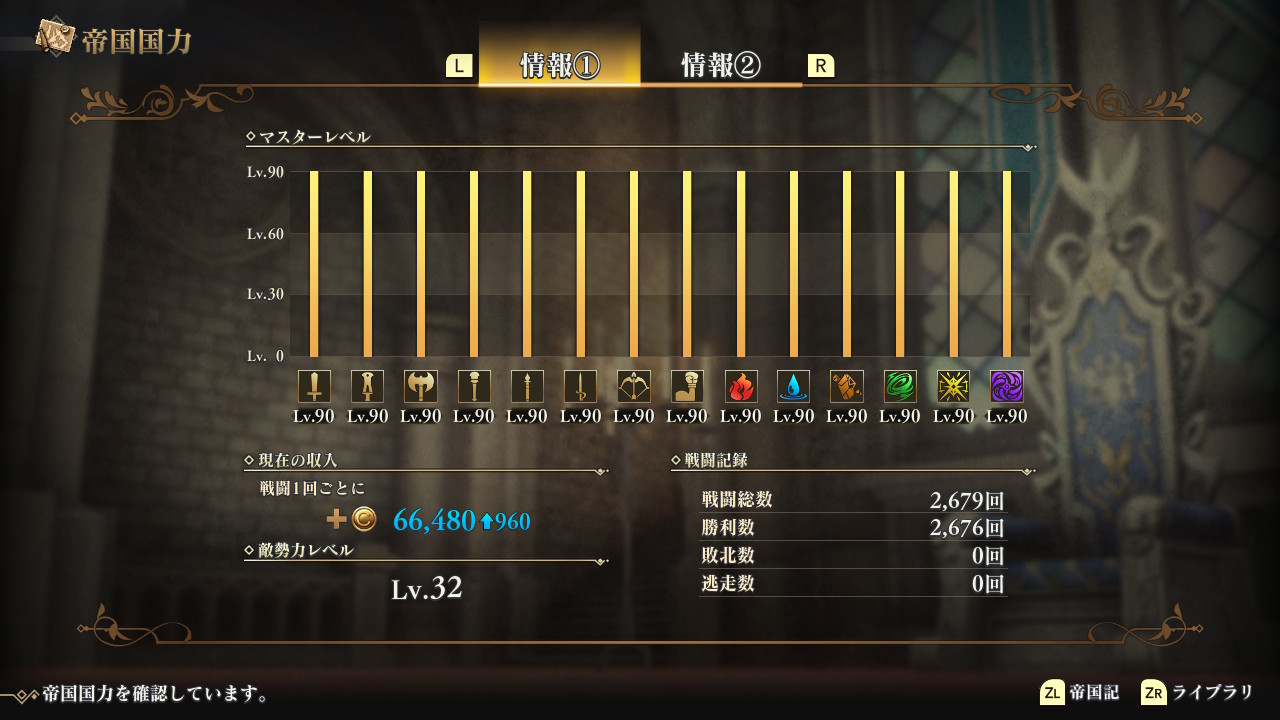Select the 情報① tab
This screenshot has width=1280, height=720.
[x=559, y=65]
